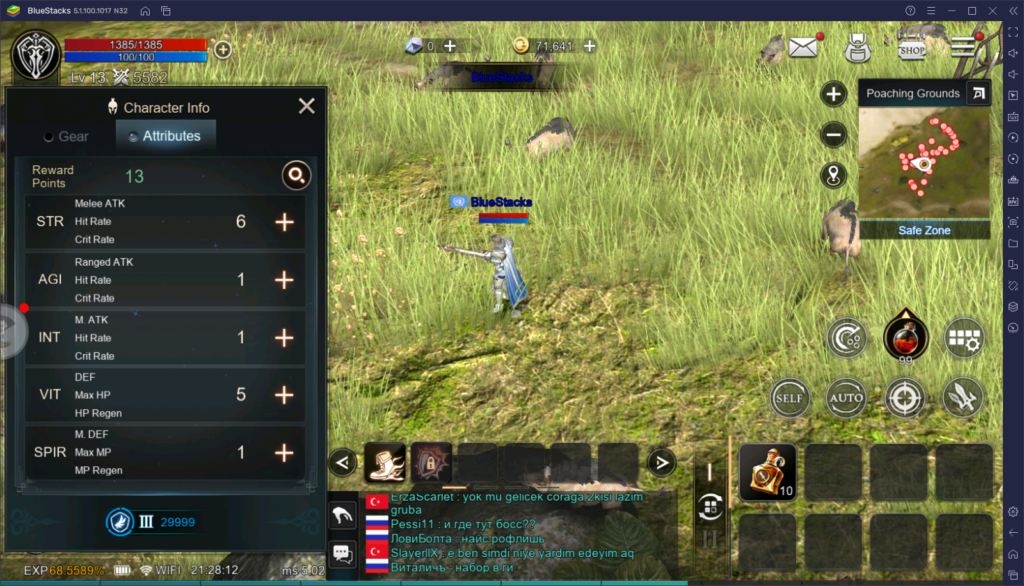Open the attribute details magnifier
1024x586 pixels.
coord(295,176)
